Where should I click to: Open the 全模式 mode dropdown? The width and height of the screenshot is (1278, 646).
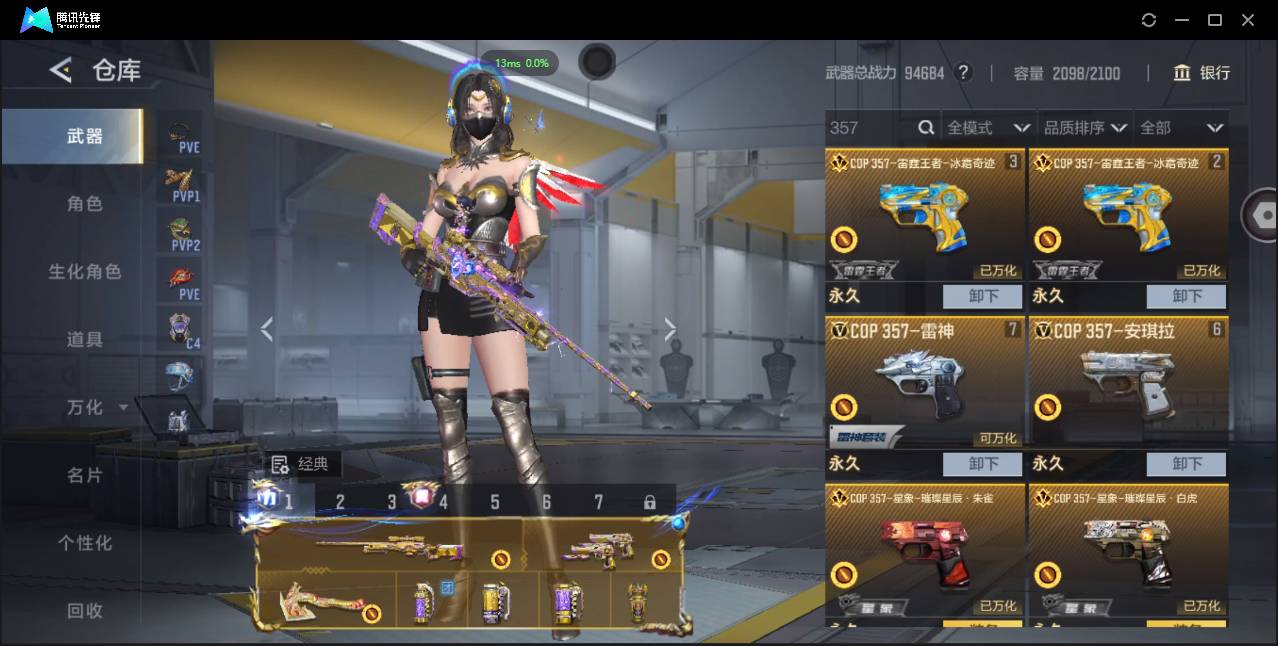pyautogui.click(x=987, y=128)
